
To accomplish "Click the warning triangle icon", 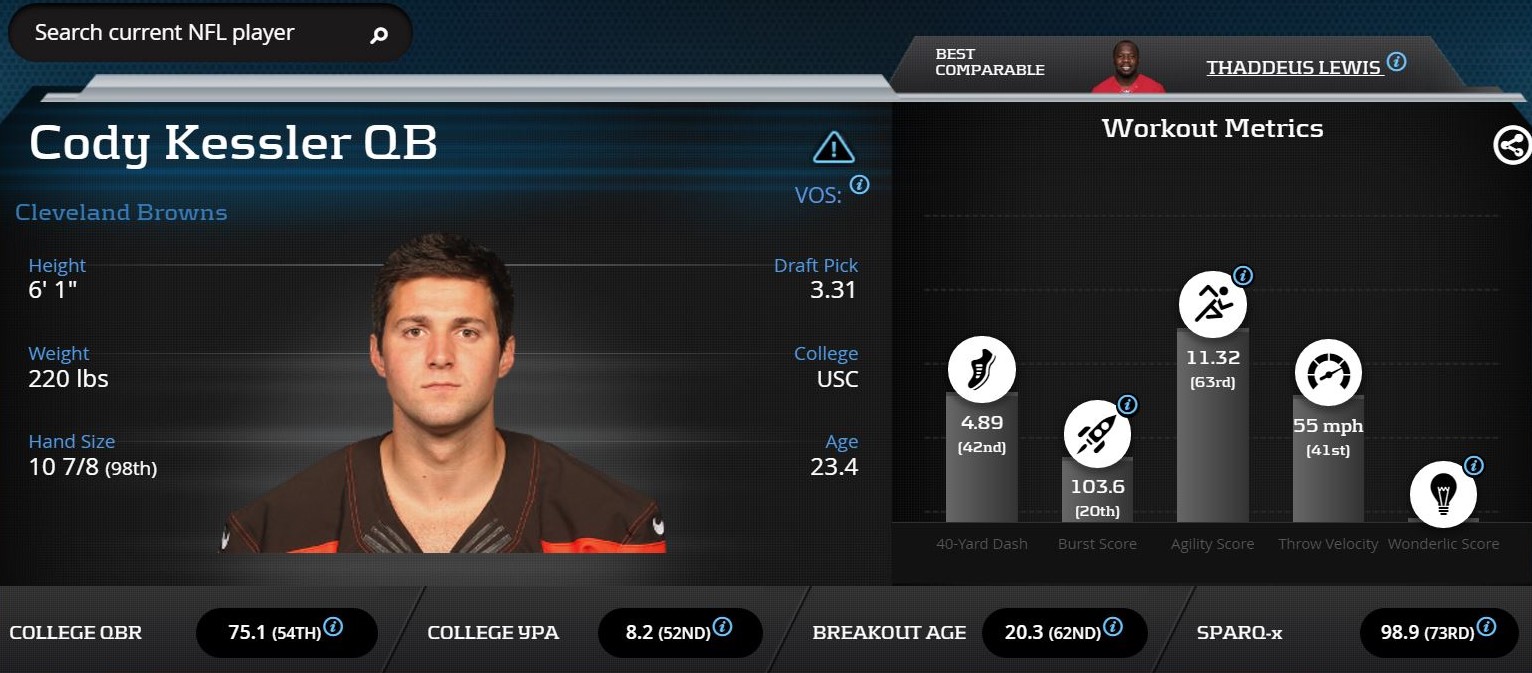I will pyautogui.click(x=833, y=148).
